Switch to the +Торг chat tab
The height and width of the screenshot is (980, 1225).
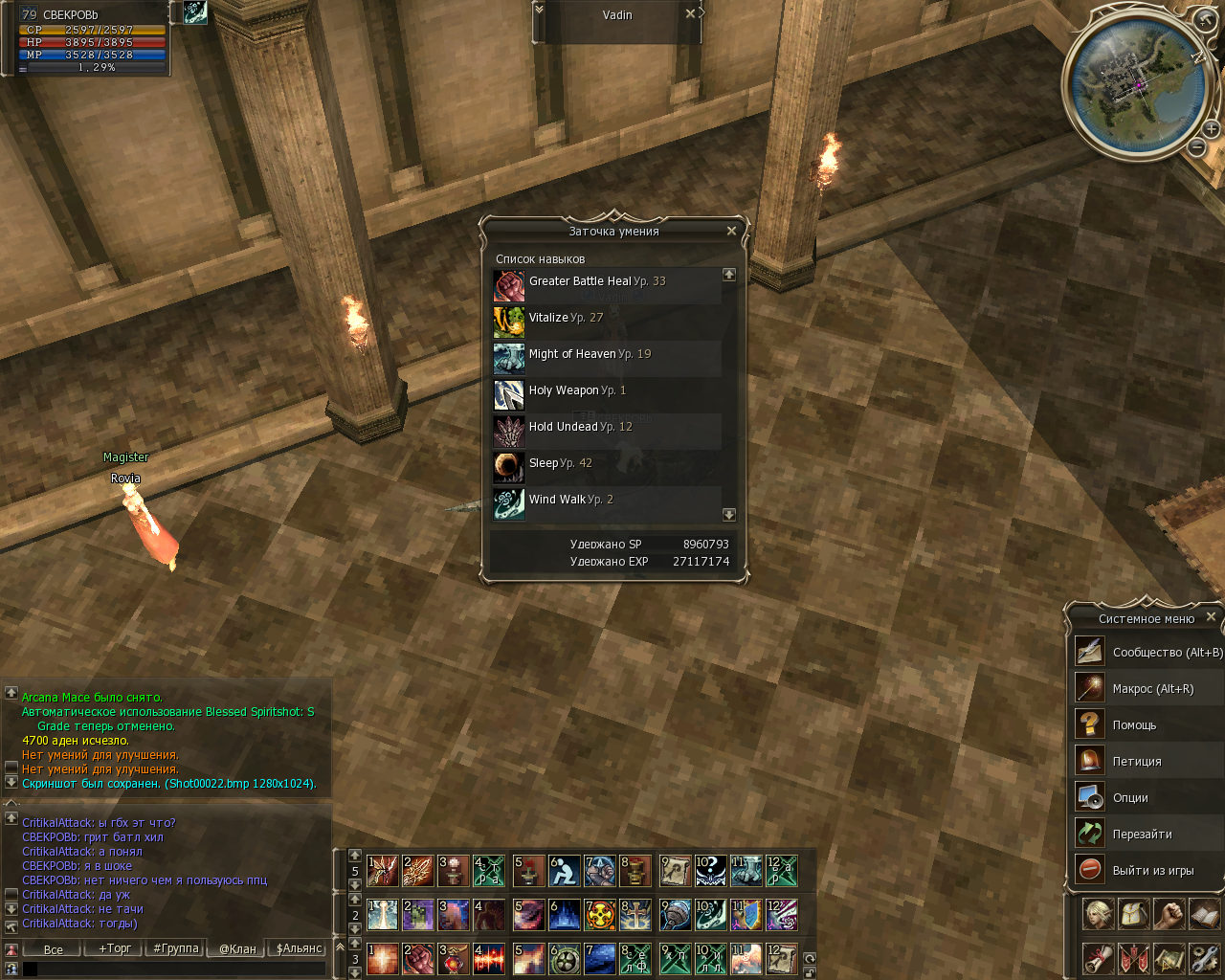click(x=115, y=948)
